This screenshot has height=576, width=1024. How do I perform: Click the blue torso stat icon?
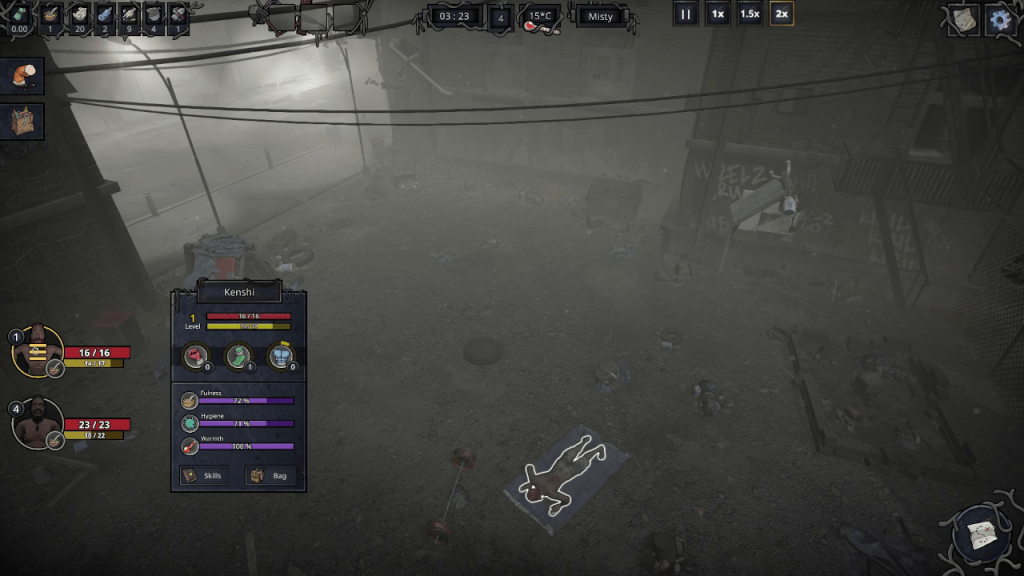[x=281, y=354]
